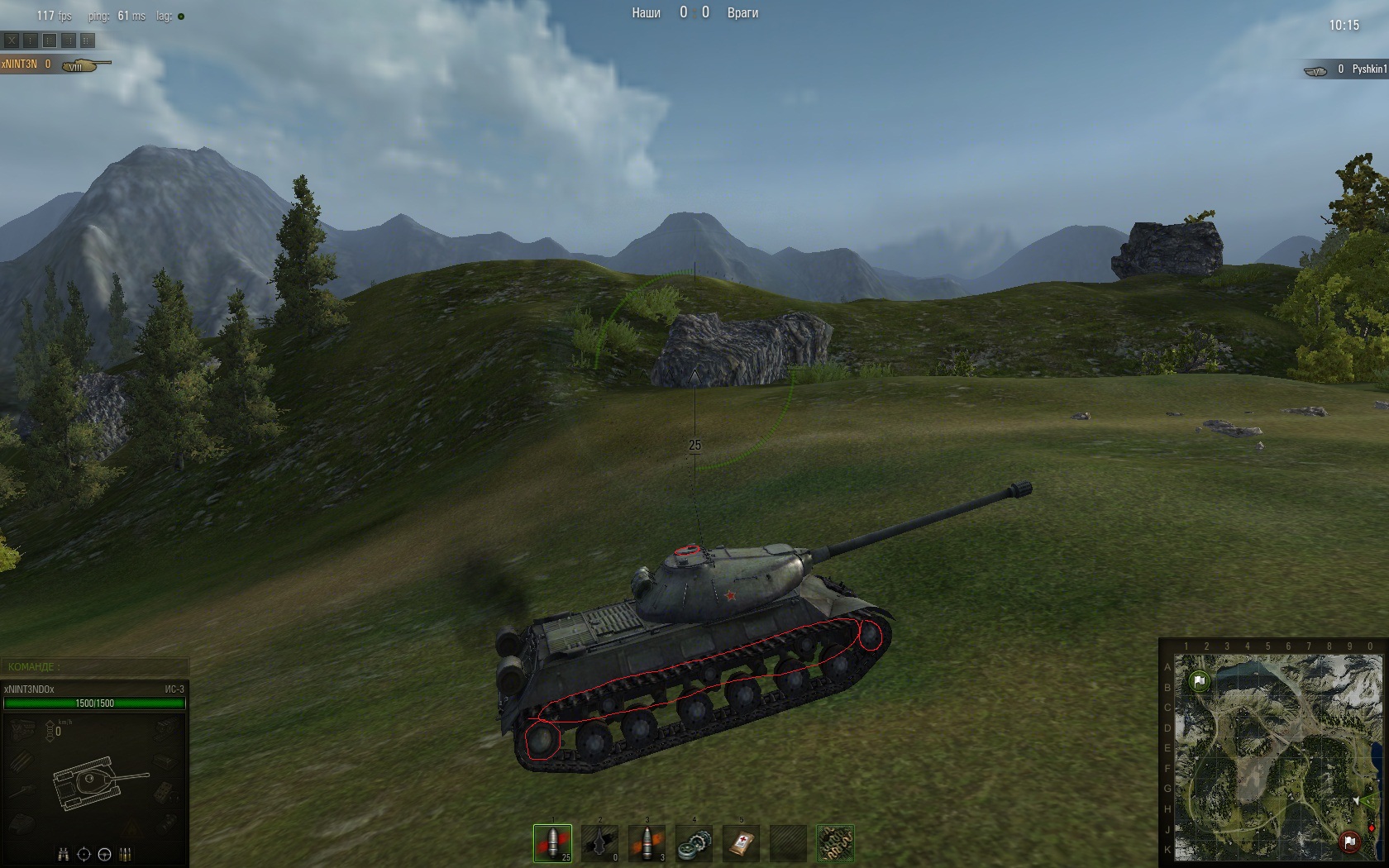Image resolution: width=1389 pixels, height=868 pixels.
Task: Click the driver steering wheel icon
Action: point(105,855)
